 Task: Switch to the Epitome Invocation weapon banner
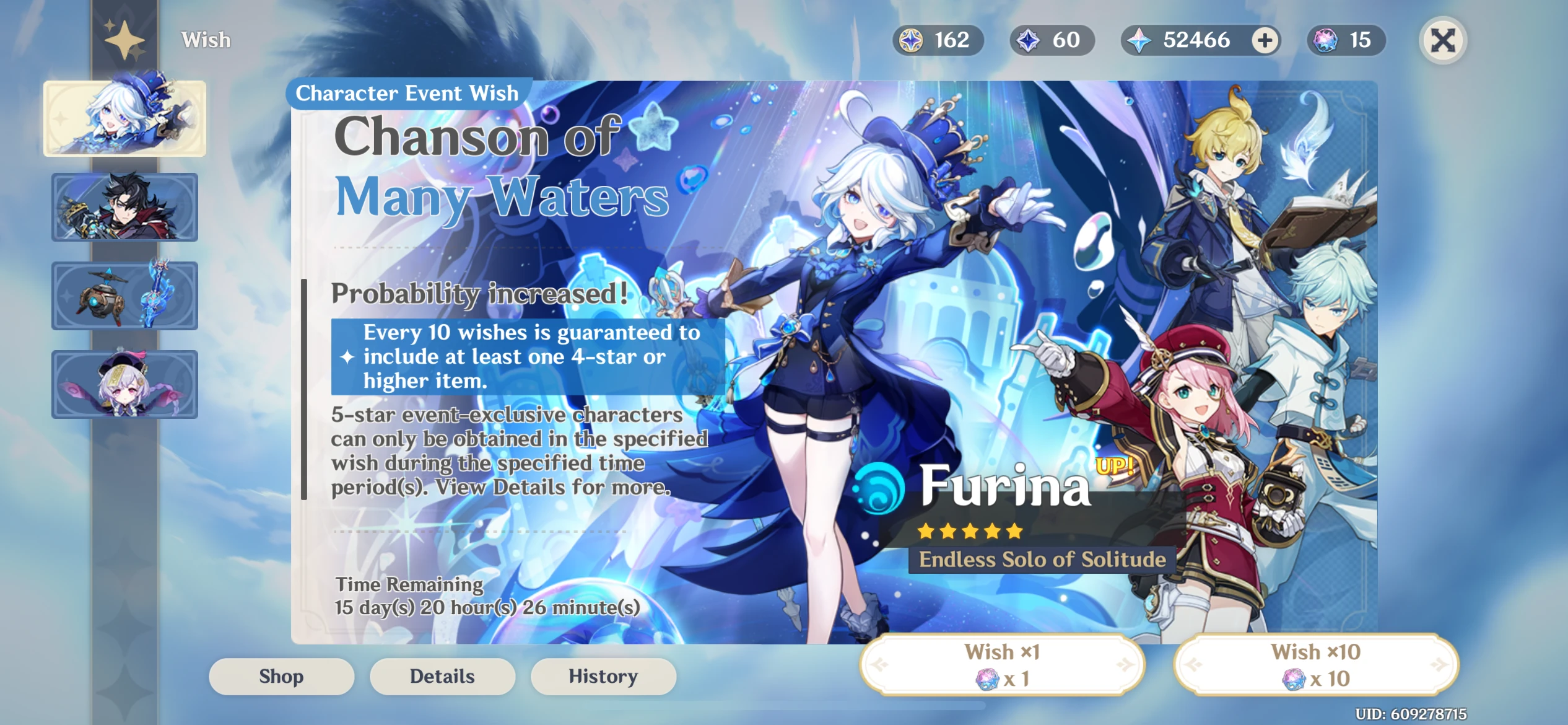click(124, 295)
